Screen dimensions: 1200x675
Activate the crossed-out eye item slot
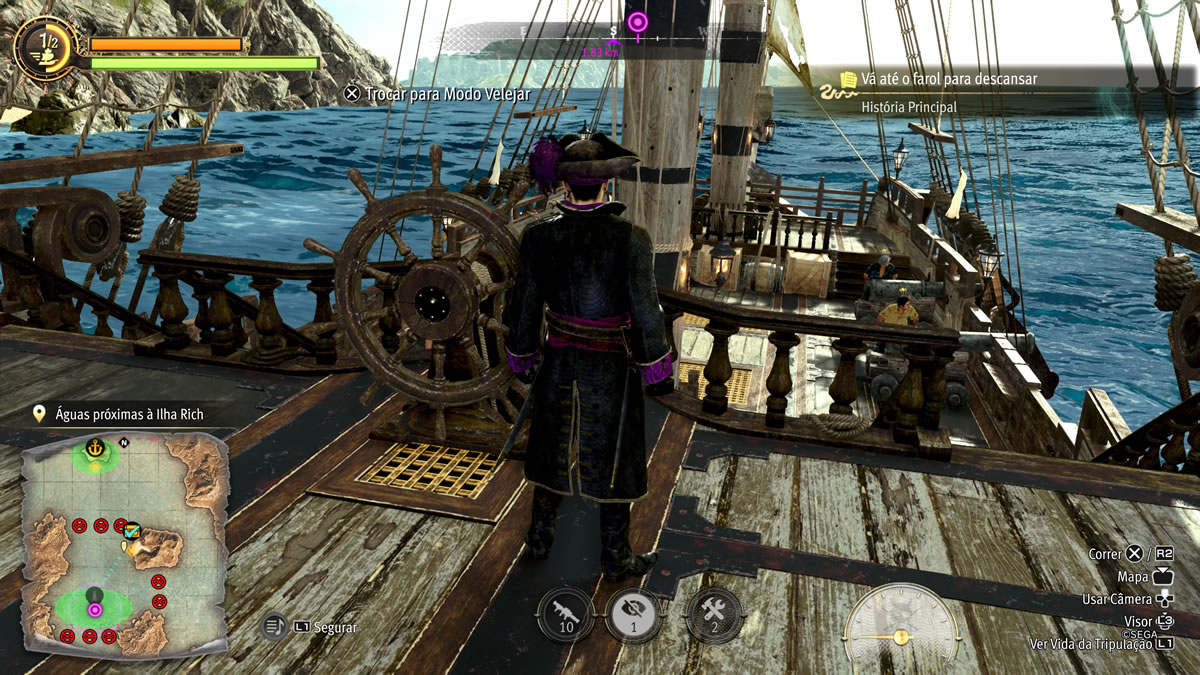[x=634, y=614]
